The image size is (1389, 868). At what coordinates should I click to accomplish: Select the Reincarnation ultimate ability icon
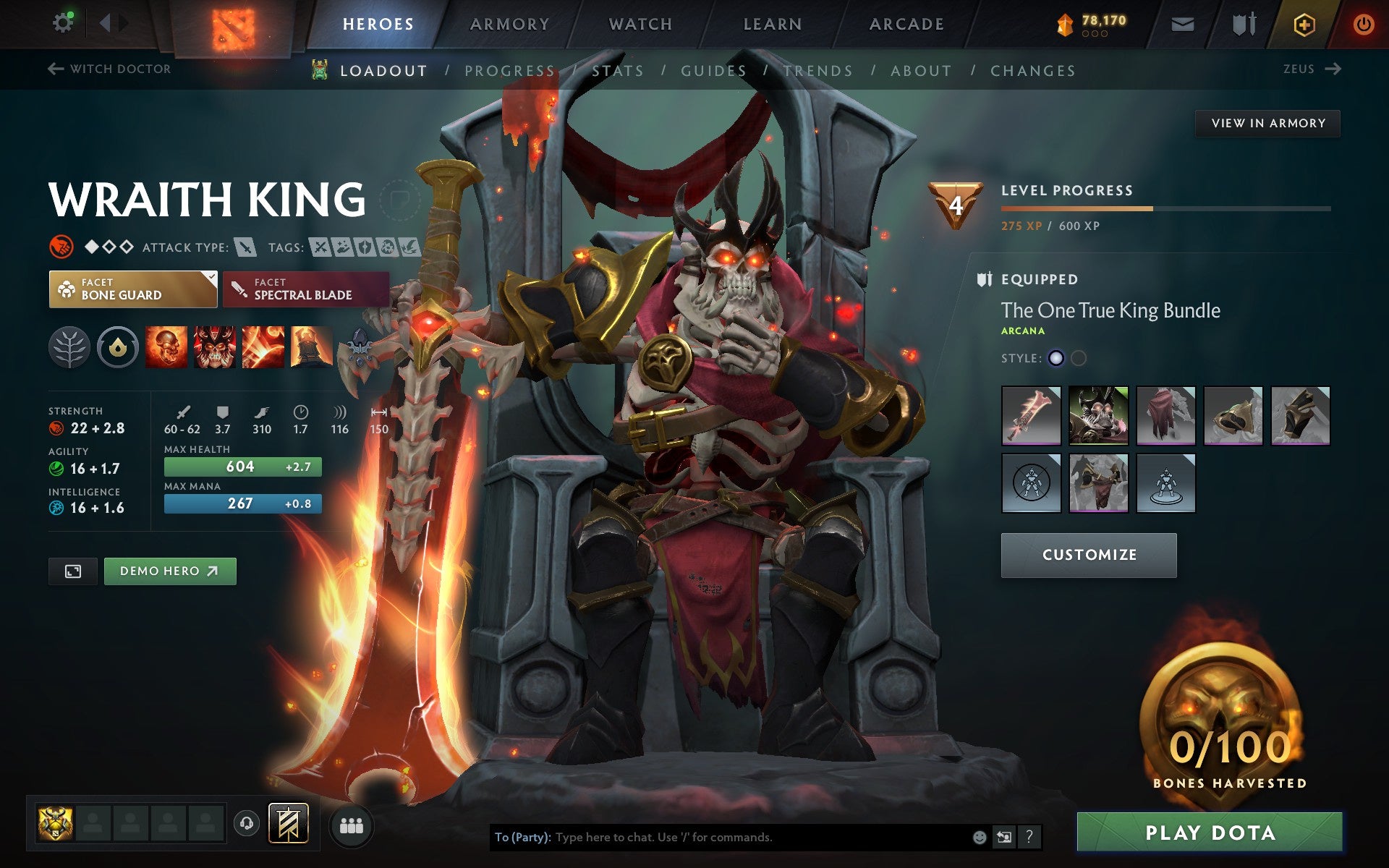313,347
